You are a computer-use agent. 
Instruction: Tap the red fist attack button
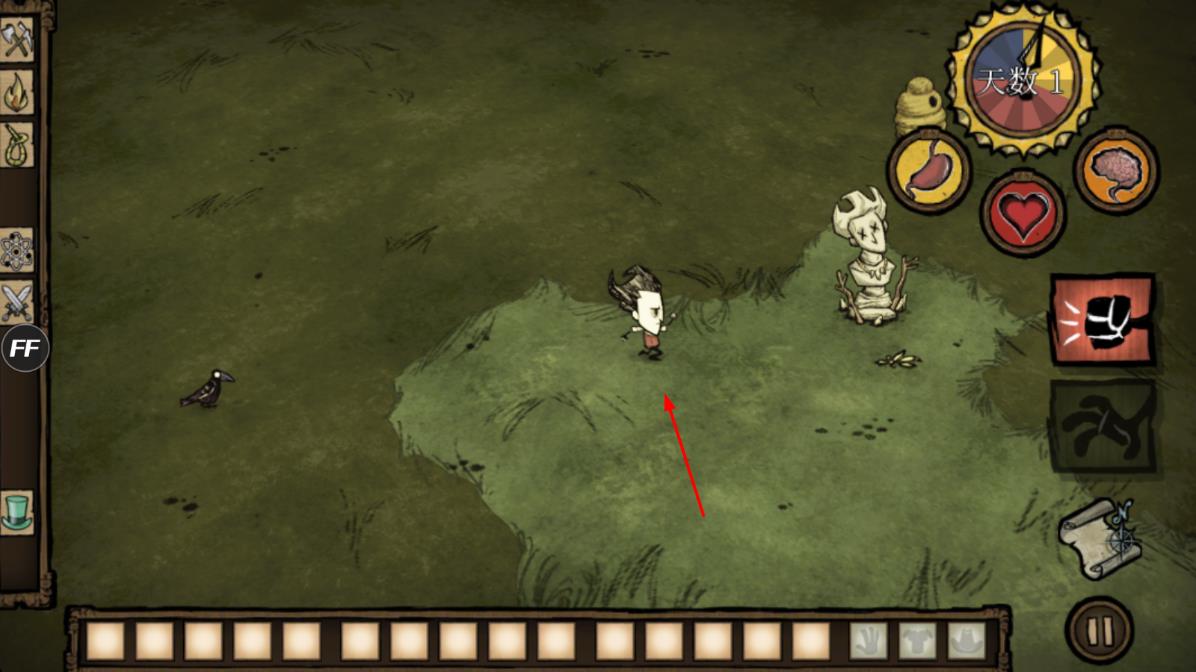pyautogui.click(x=1102, y=321)
